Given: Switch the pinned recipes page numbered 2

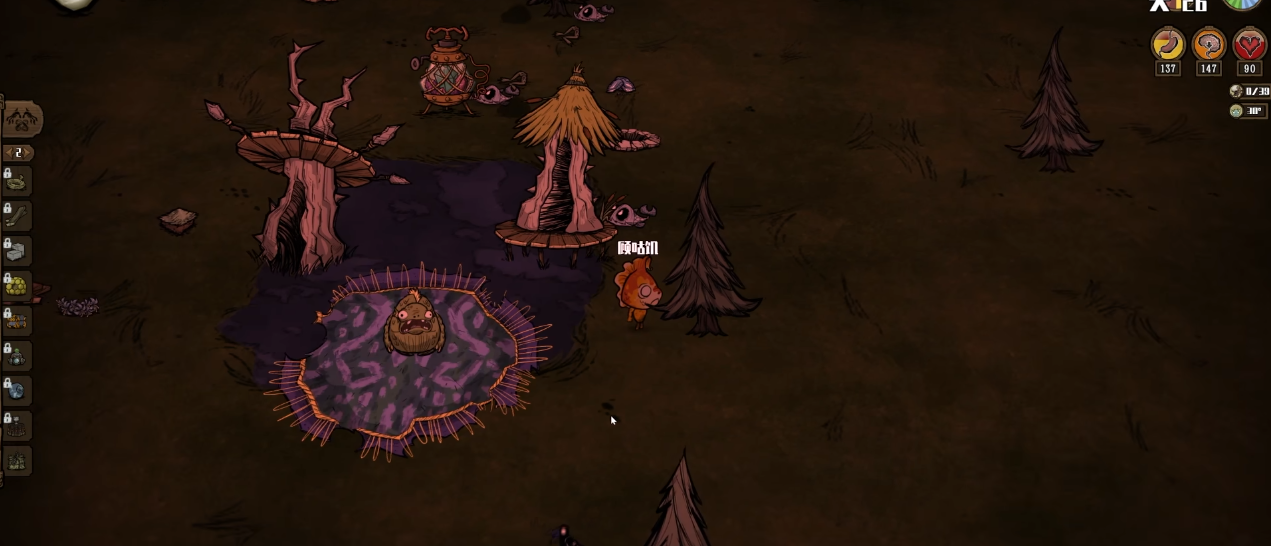Looking at the screenshot, I should coord(17,153).
